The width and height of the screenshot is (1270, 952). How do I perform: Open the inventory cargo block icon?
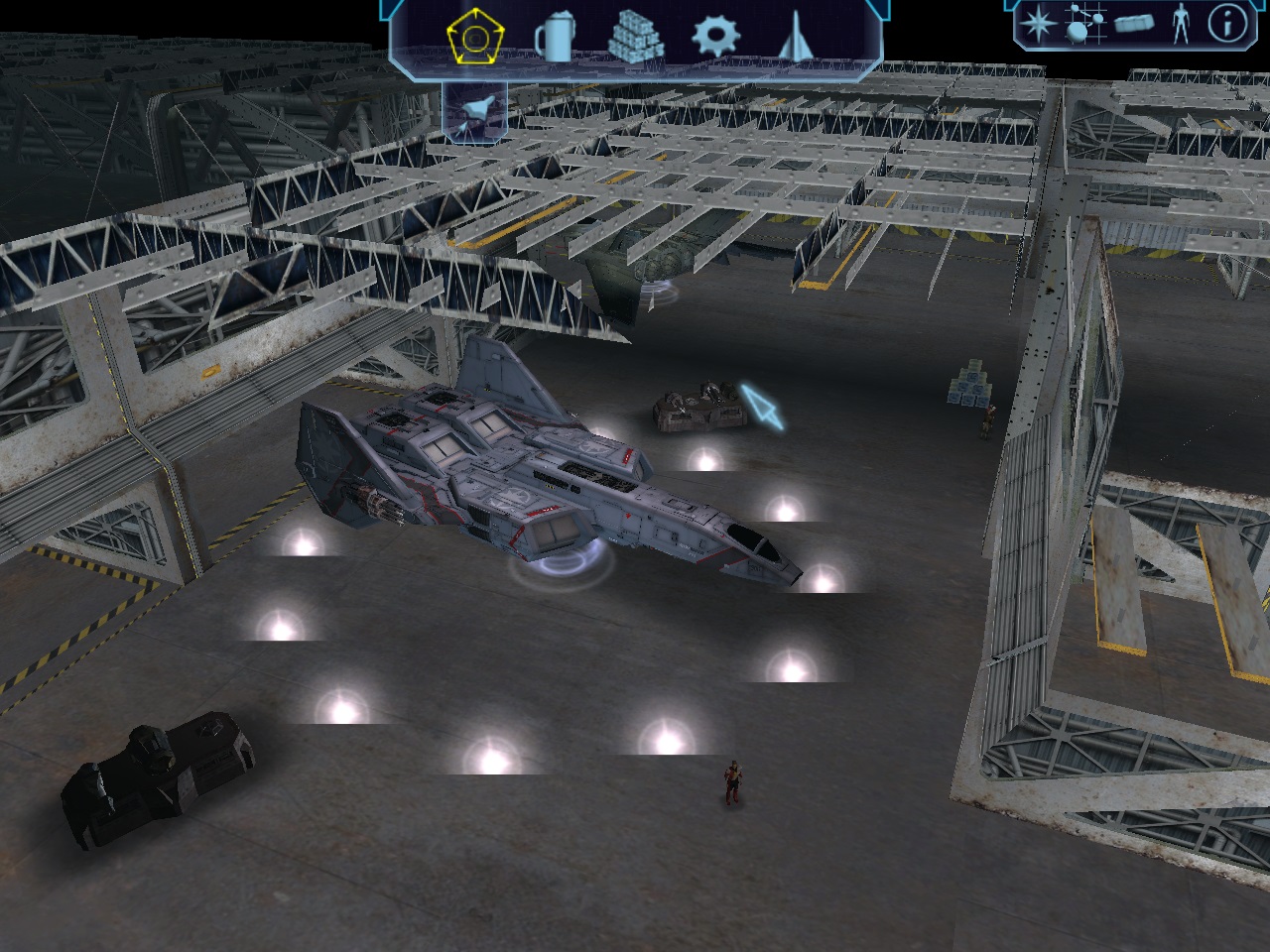pos(1133,24)
